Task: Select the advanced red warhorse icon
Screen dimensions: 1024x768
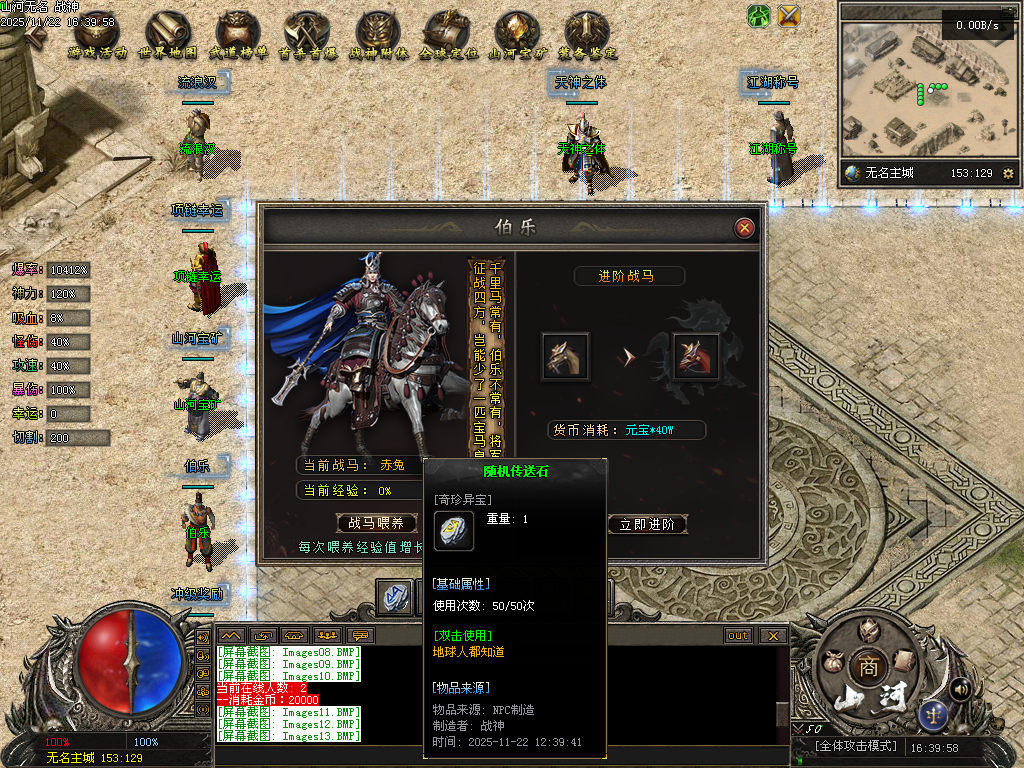Action: coord(695,356)
